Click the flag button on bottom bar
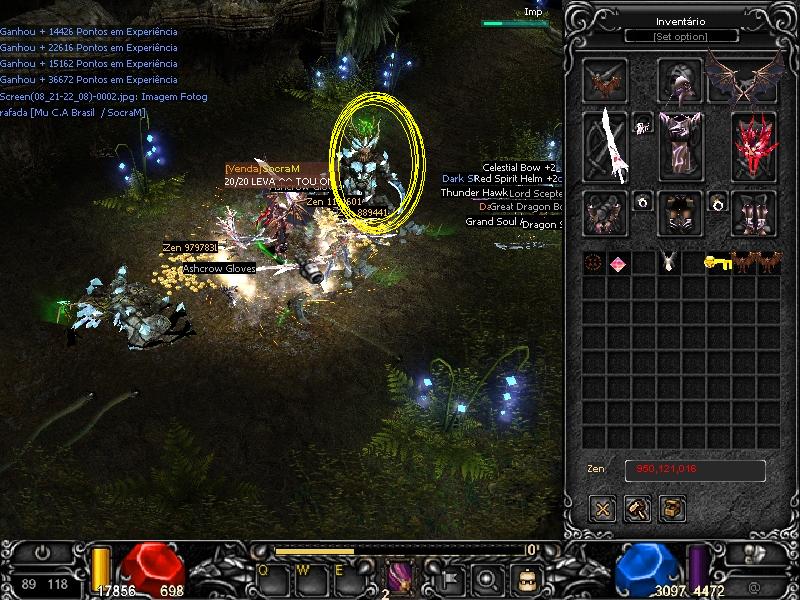Image resolution: width=800 pixels, height=600 pixels. click(x=452, y=578)
